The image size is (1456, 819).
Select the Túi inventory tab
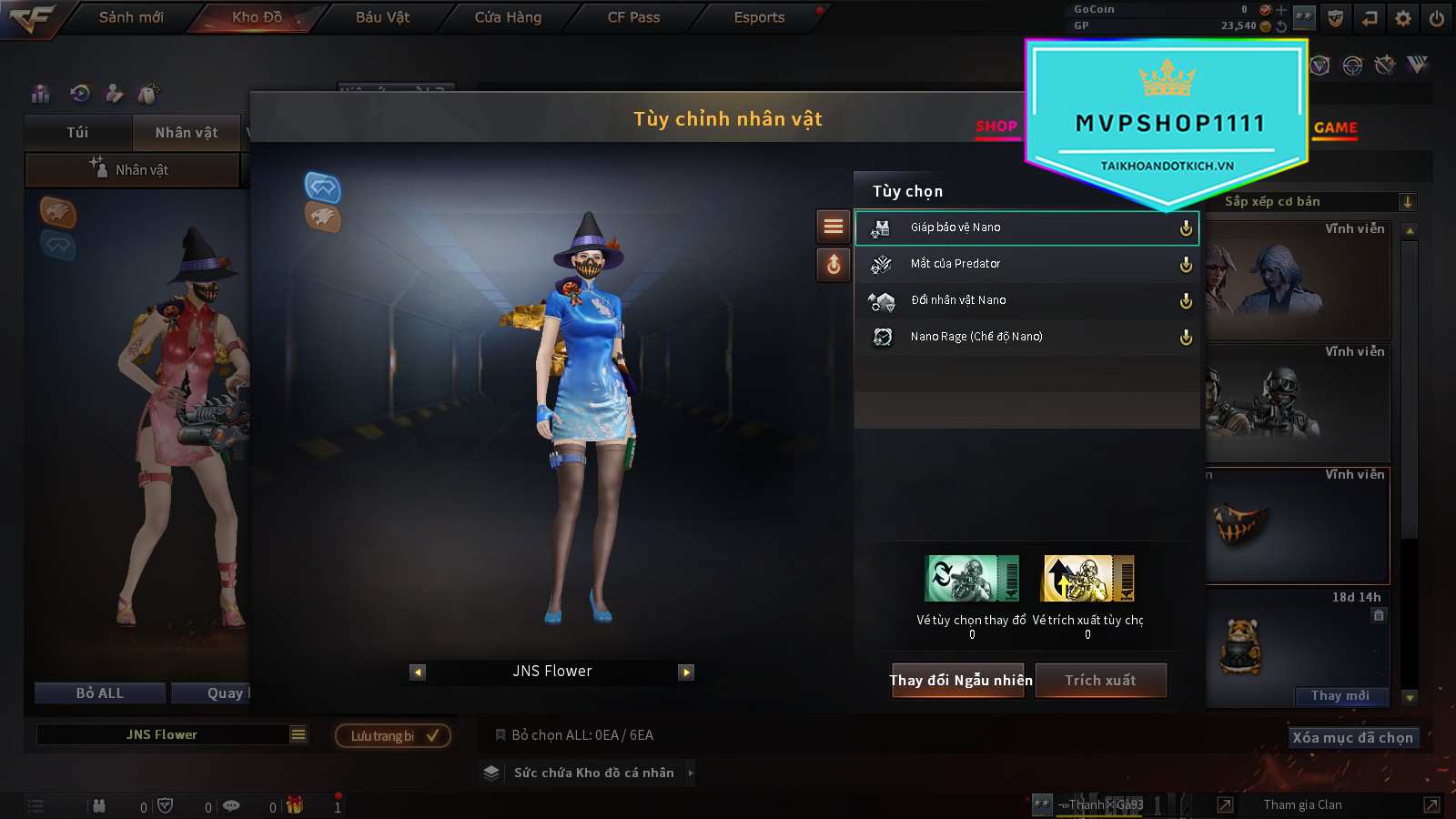pos(78,133)
